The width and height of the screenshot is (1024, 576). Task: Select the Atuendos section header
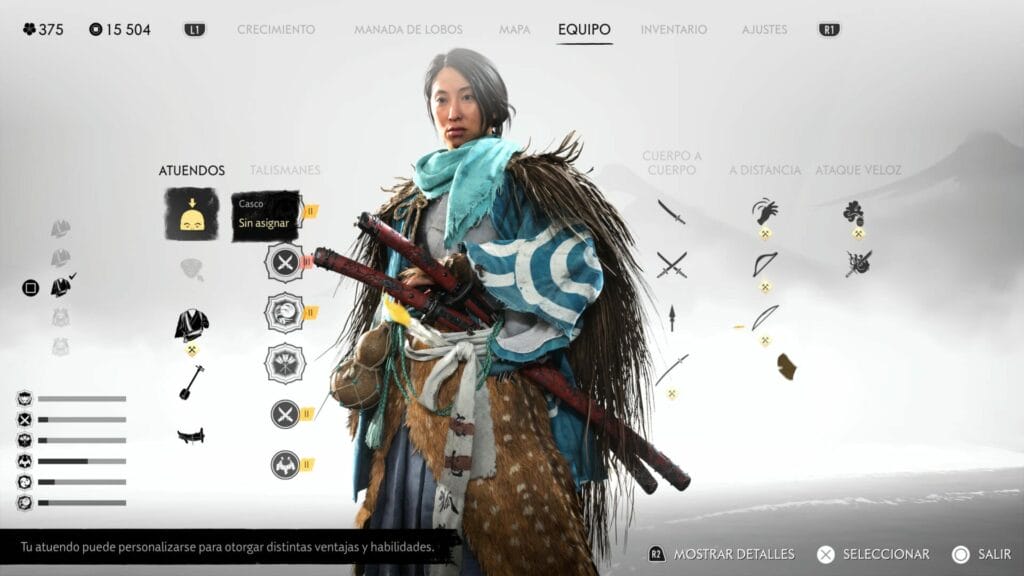point(191,170)
